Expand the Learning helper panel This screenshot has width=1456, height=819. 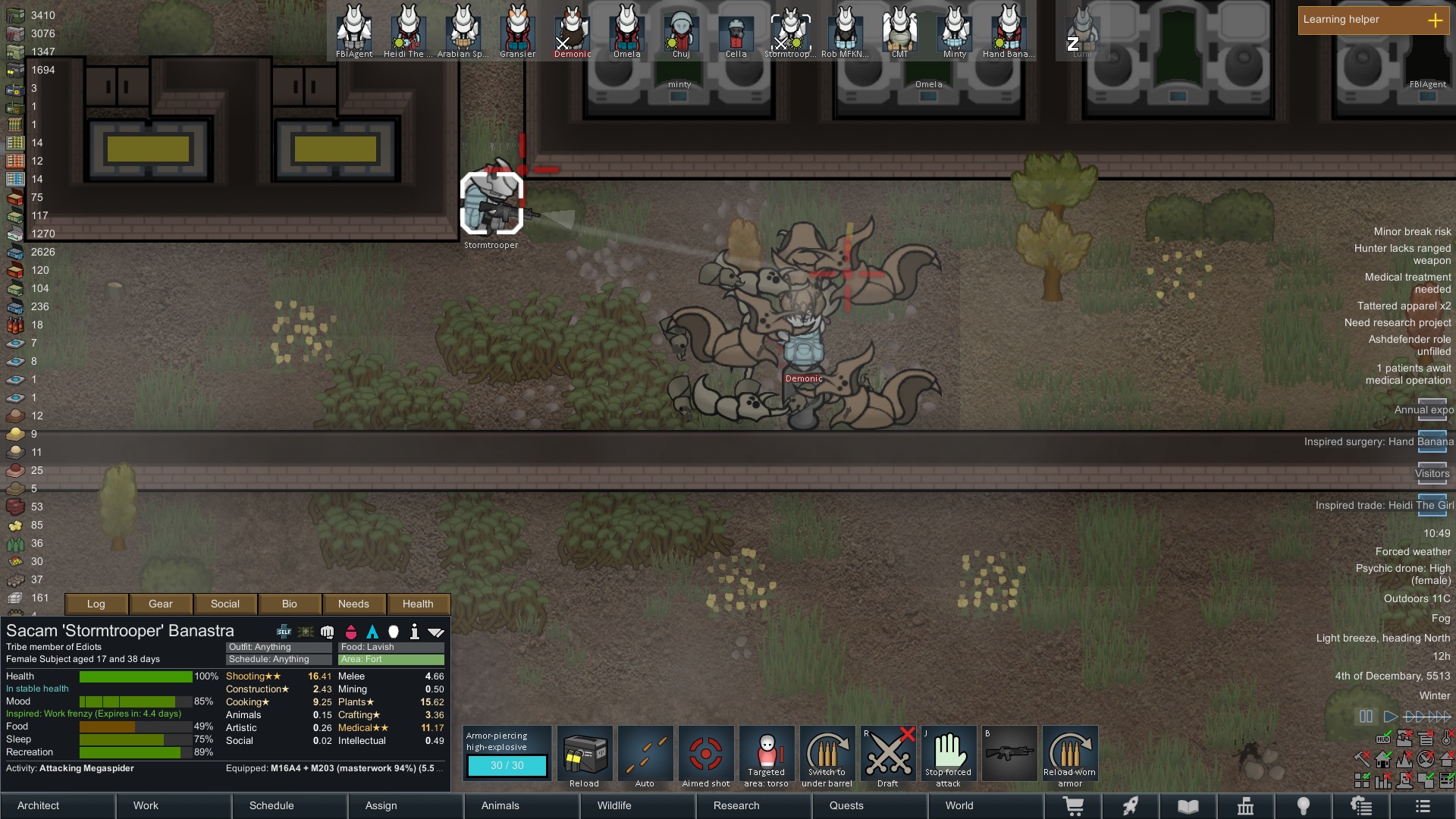click(x=1436, y=20)
